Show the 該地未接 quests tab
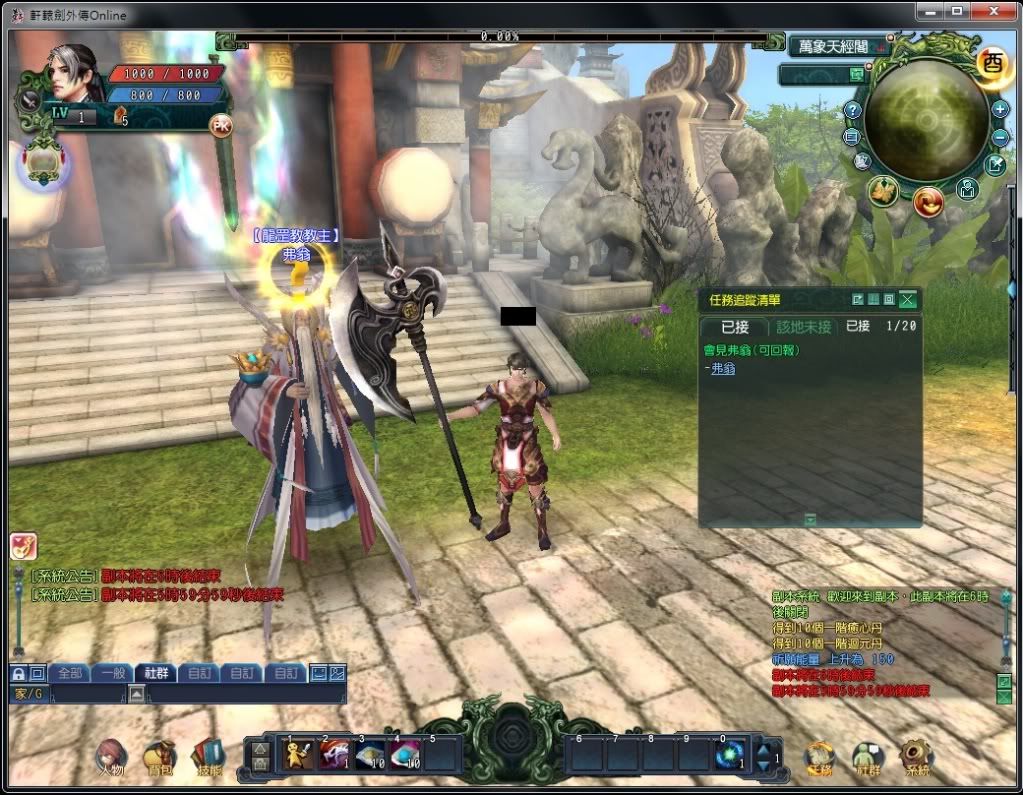 tap(804, 326)
